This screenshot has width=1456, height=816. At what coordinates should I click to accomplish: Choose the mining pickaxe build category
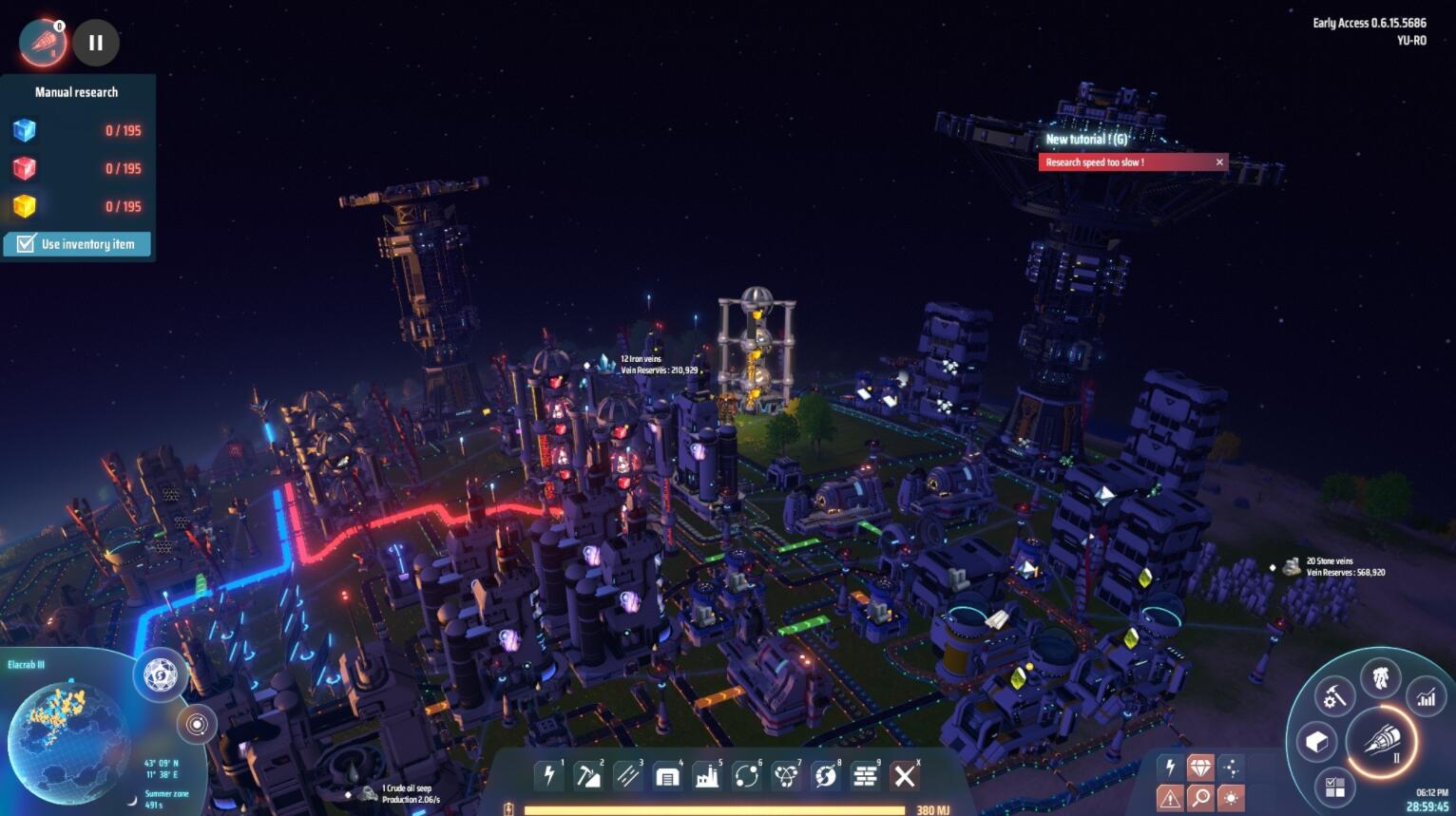(x=588, y=776)
